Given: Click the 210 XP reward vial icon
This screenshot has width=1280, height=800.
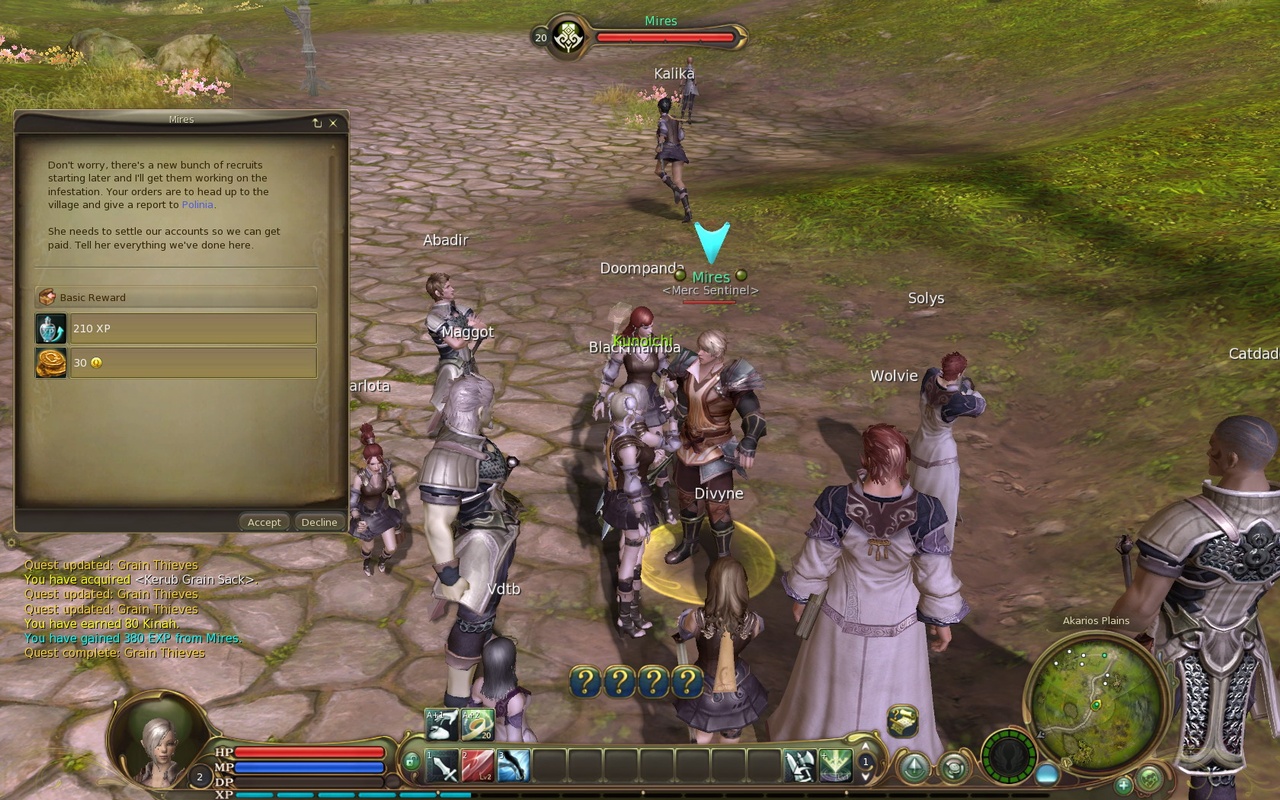Looking at the screenshot, I should (53, 328).
